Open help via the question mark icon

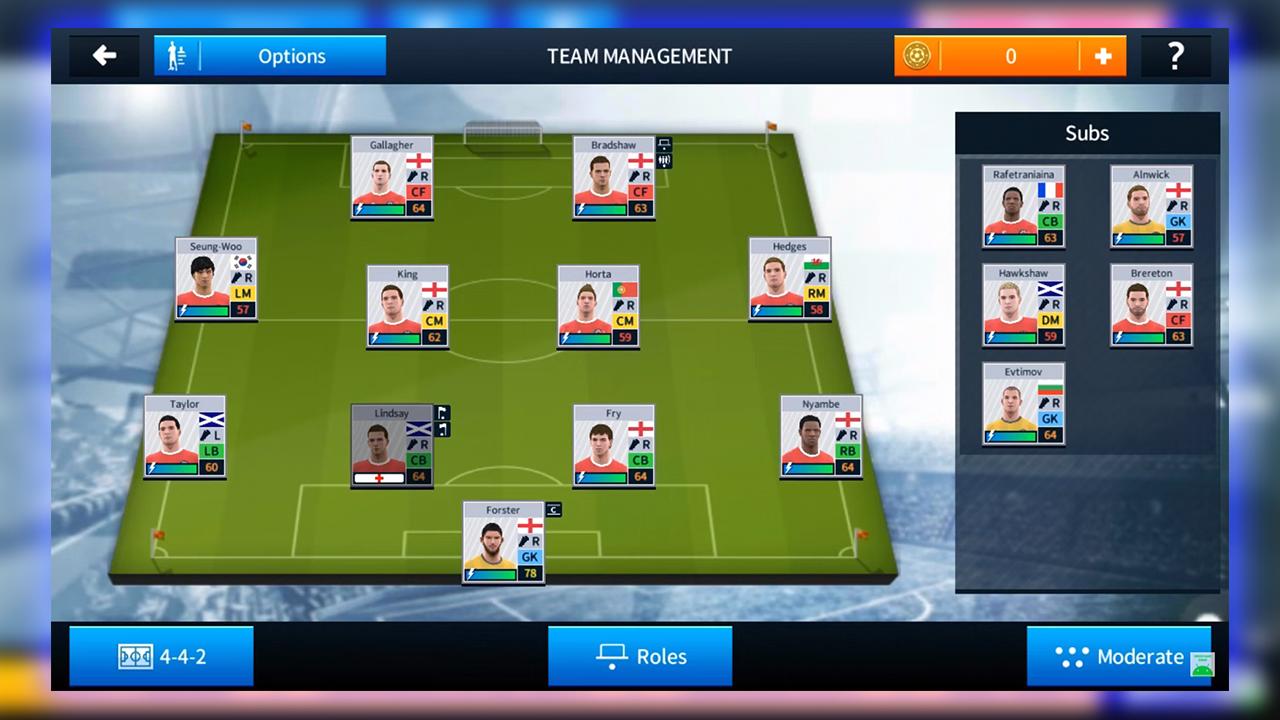click(x=1175, y=56)
